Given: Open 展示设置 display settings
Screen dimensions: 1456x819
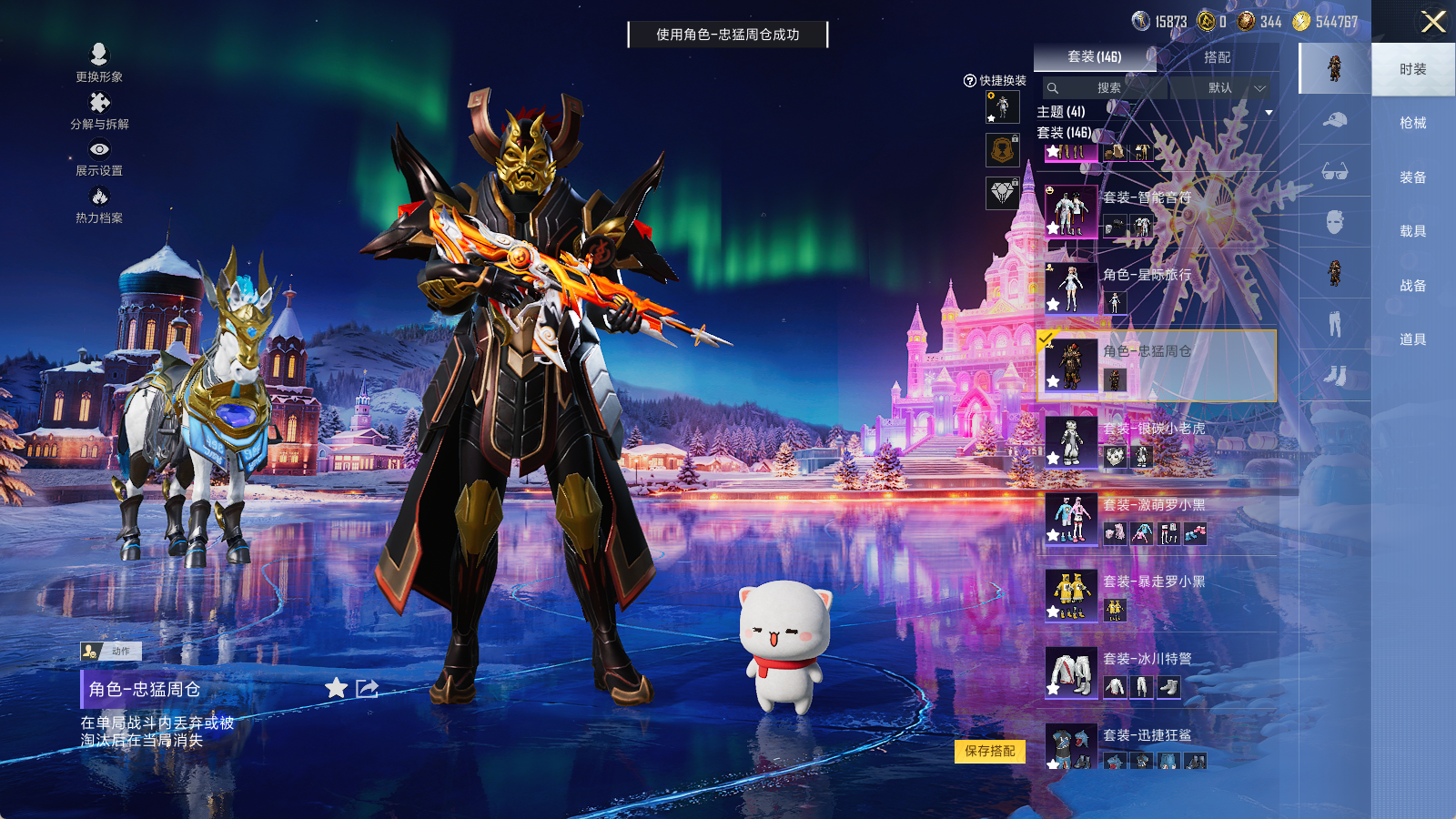Looking at the screenshot, I should tap(99, 157).
